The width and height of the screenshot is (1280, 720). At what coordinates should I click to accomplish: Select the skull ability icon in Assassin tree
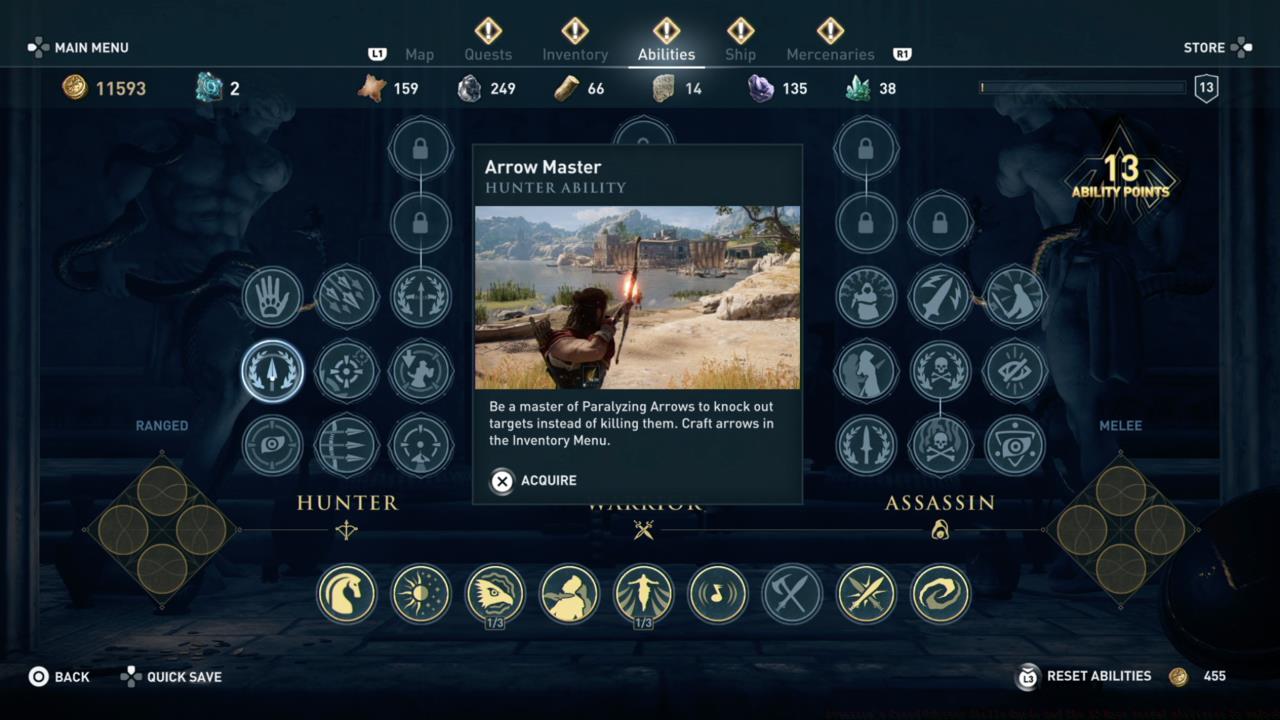[940, 446]
